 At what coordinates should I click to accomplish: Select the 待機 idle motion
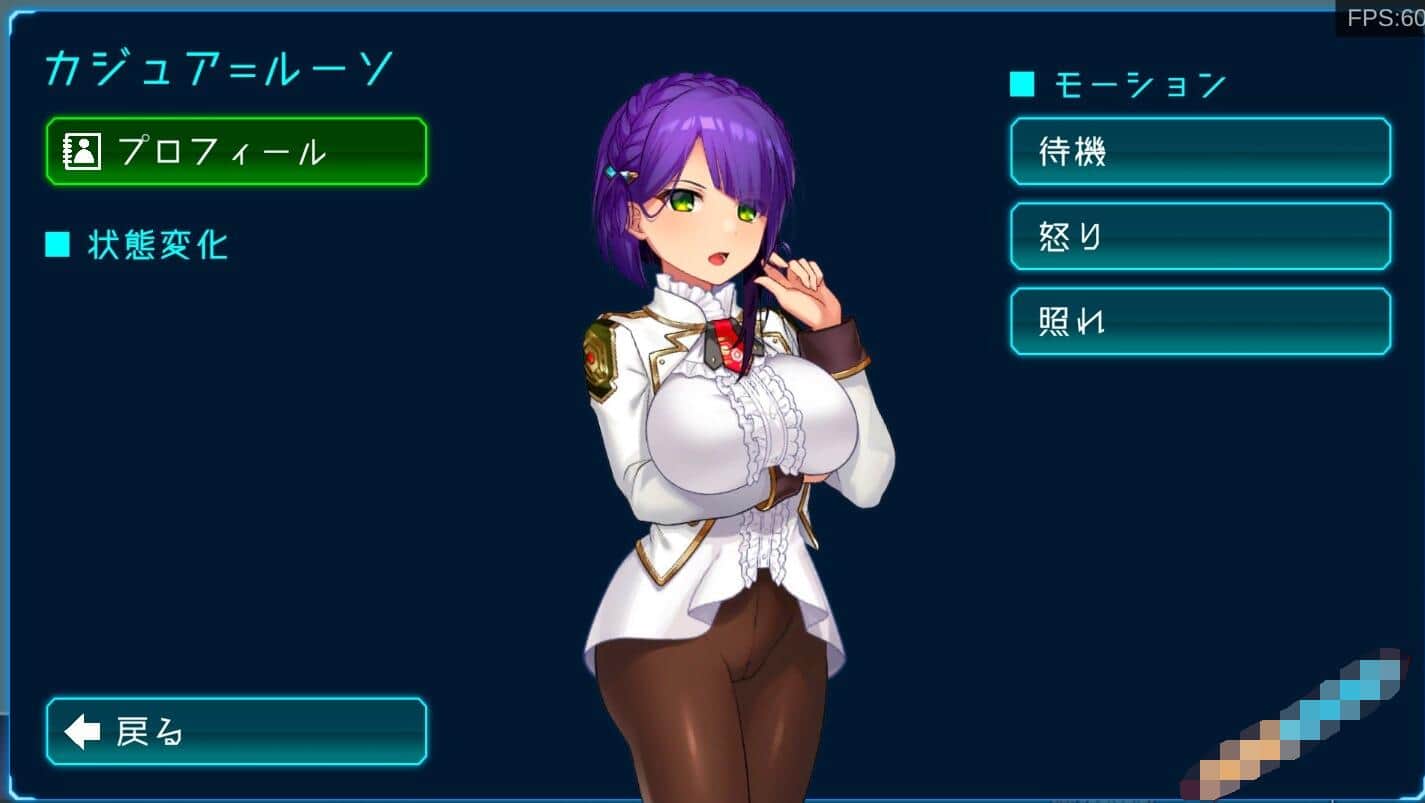1200,151
